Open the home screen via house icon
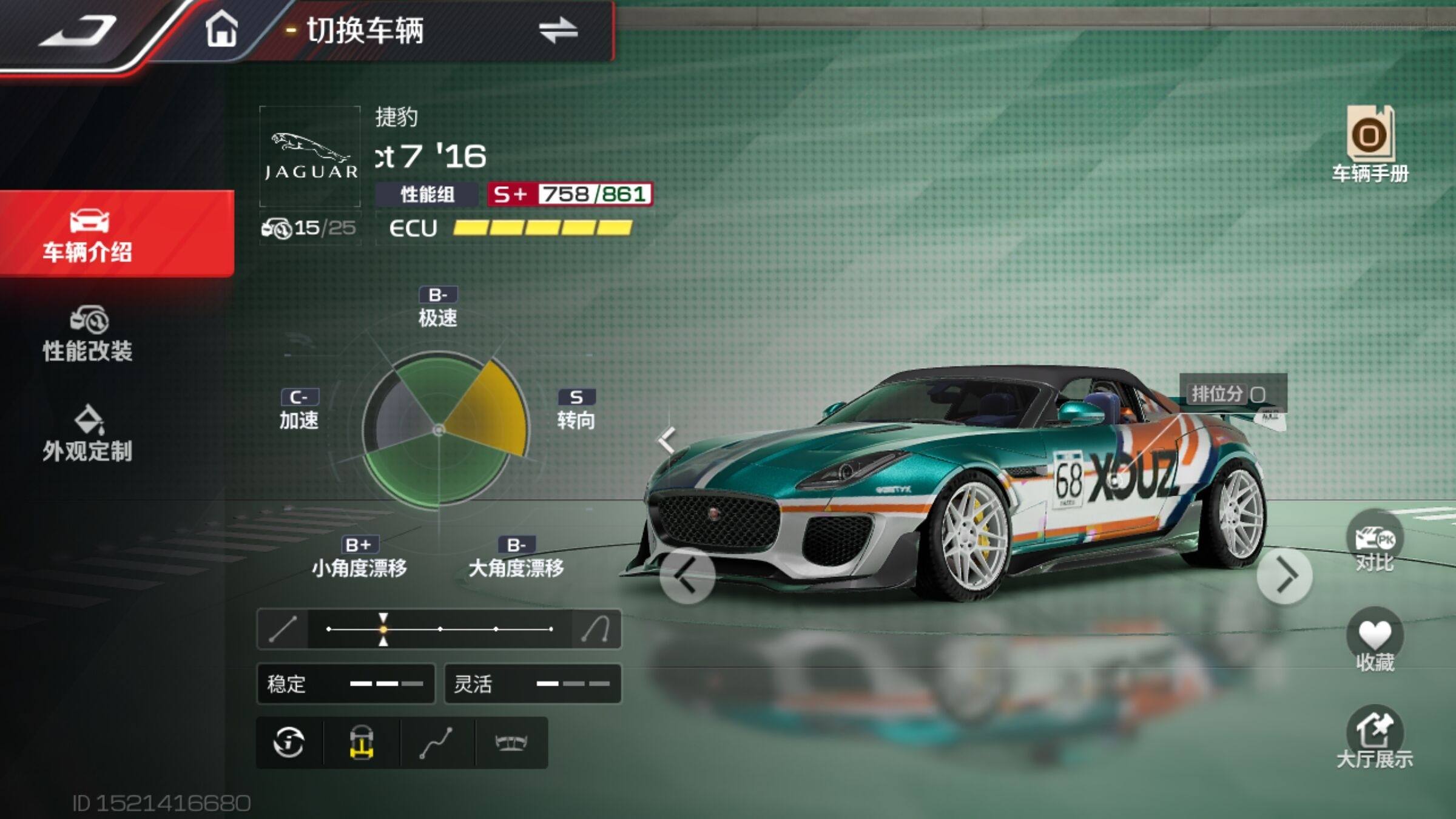The height and width of the screenshot is (819, 1456). click(221, 30)
